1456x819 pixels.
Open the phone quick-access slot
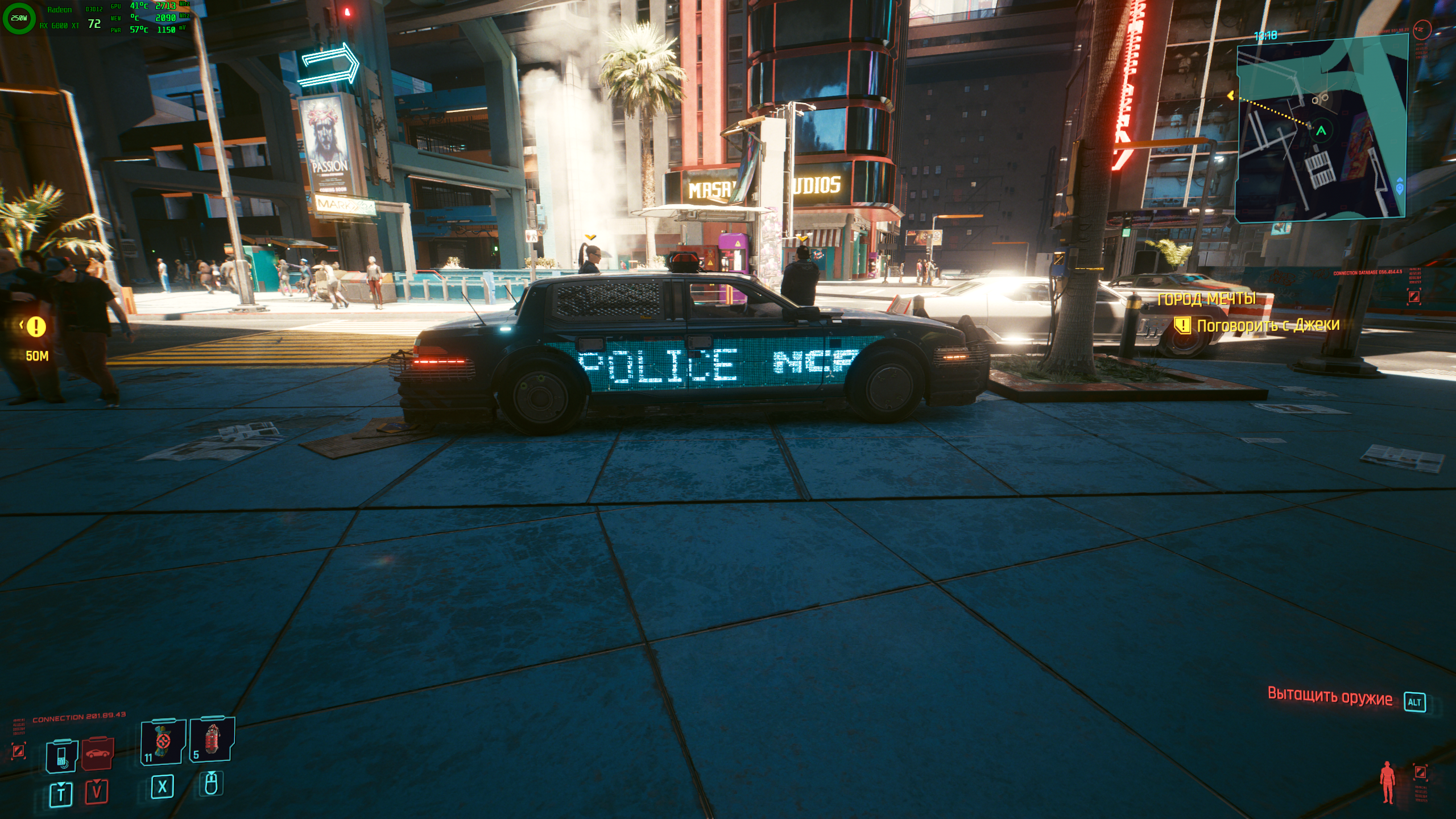[61, 756]
